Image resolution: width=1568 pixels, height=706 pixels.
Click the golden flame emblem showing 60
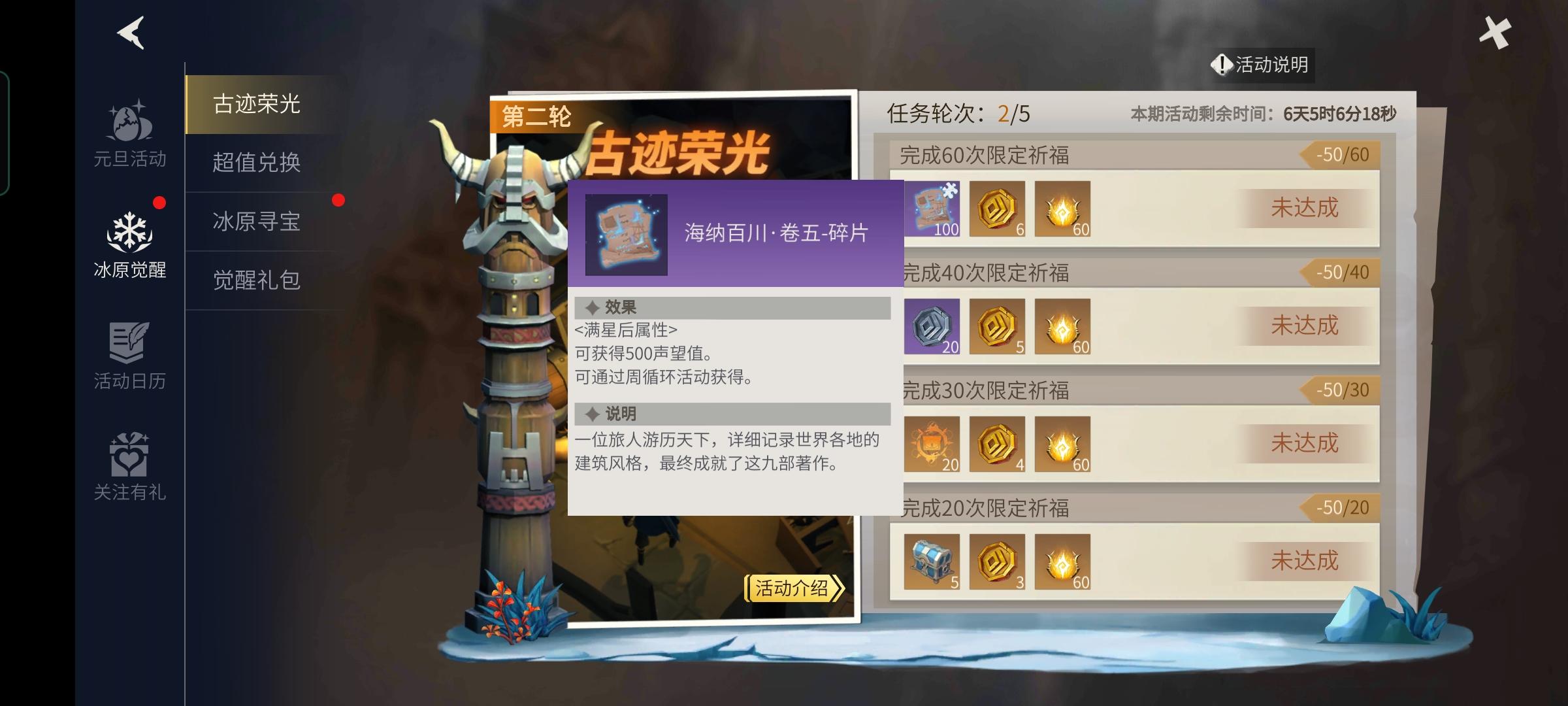[1063, 209]
